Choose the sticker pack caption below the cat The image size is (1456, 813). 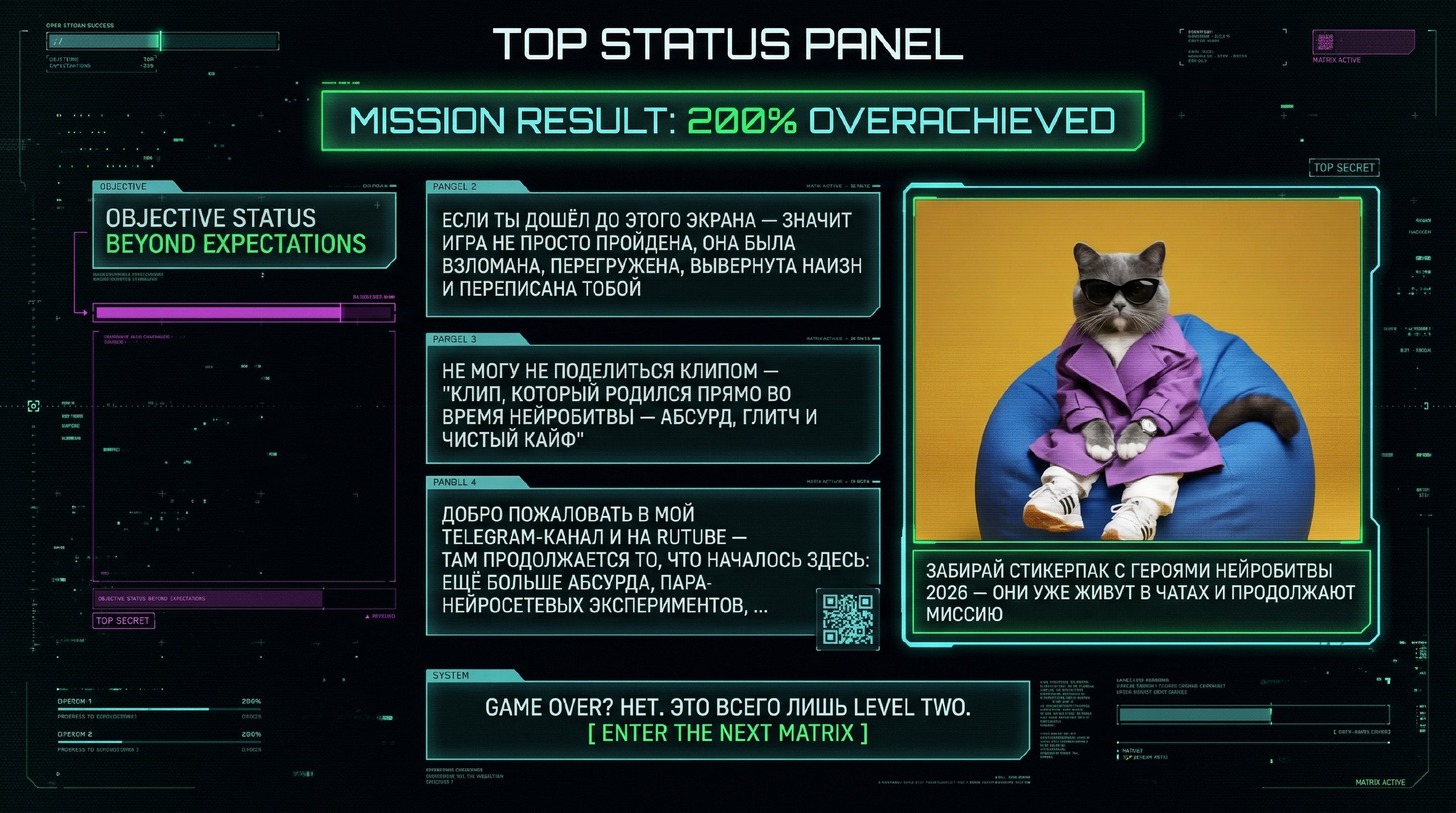[1140, 592]
